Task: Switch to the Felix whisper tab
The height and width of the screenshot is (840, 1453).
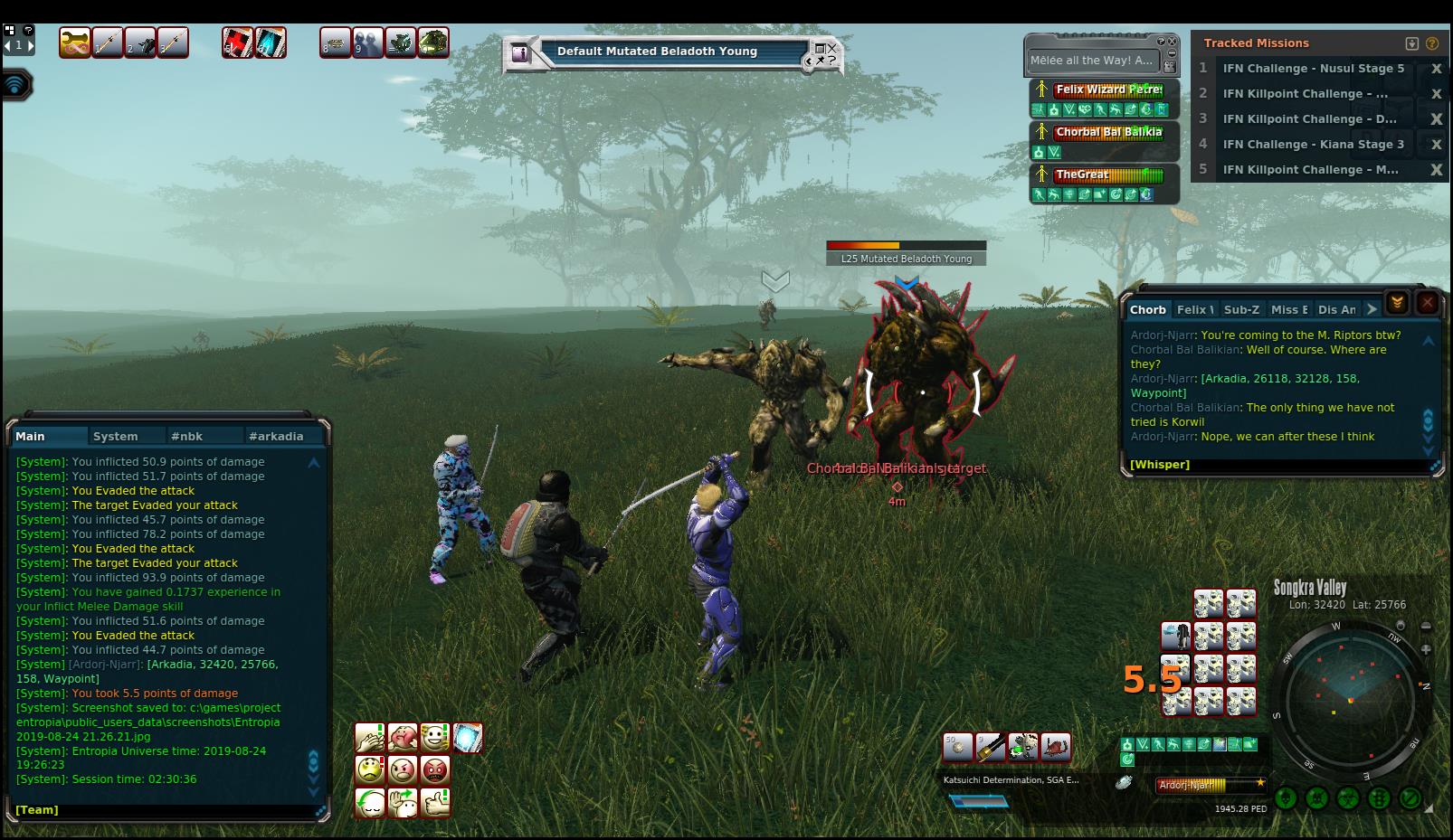Action: point(1194,309)
